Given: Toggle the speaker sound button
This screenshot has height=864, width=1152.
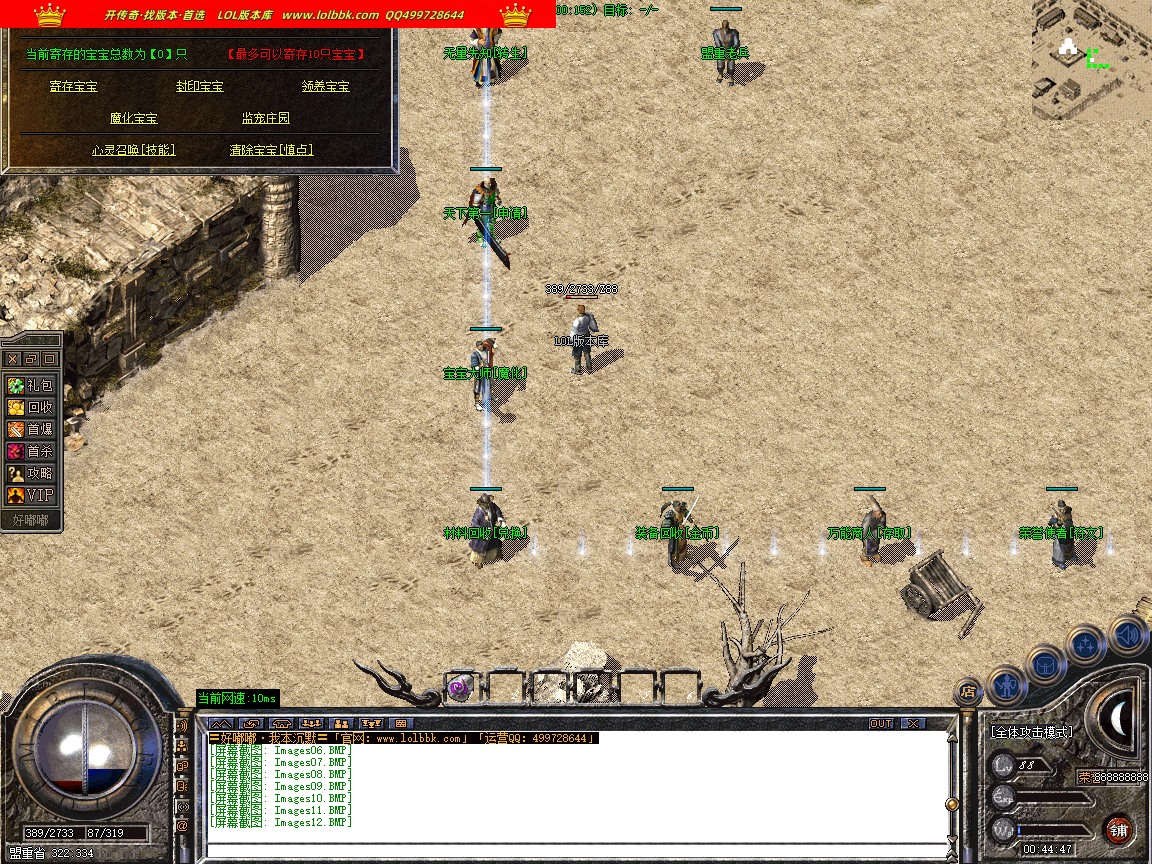Looking at the screenshot, I should pos(1127,634).
